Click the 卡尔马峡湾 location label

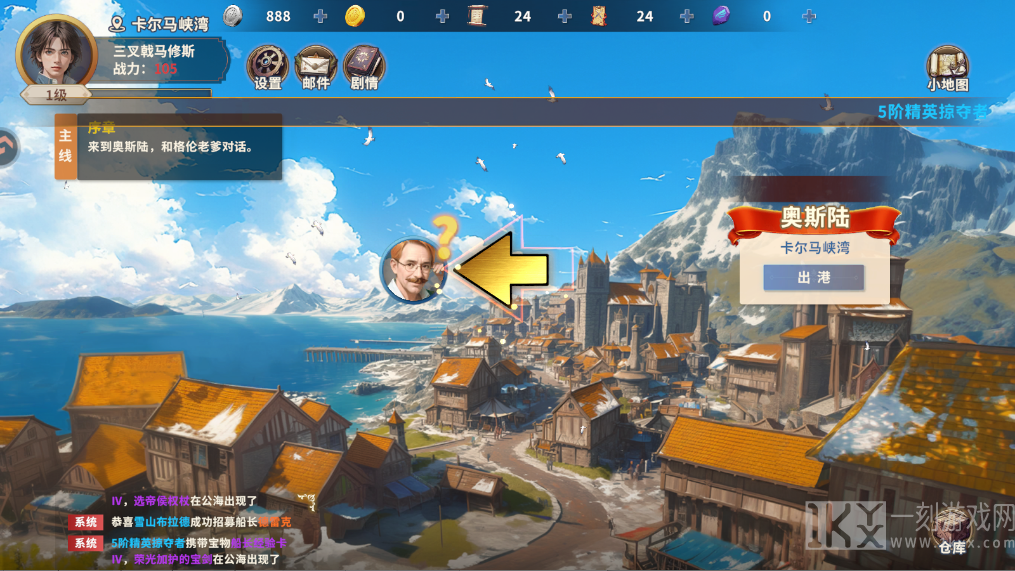point(160,23)
